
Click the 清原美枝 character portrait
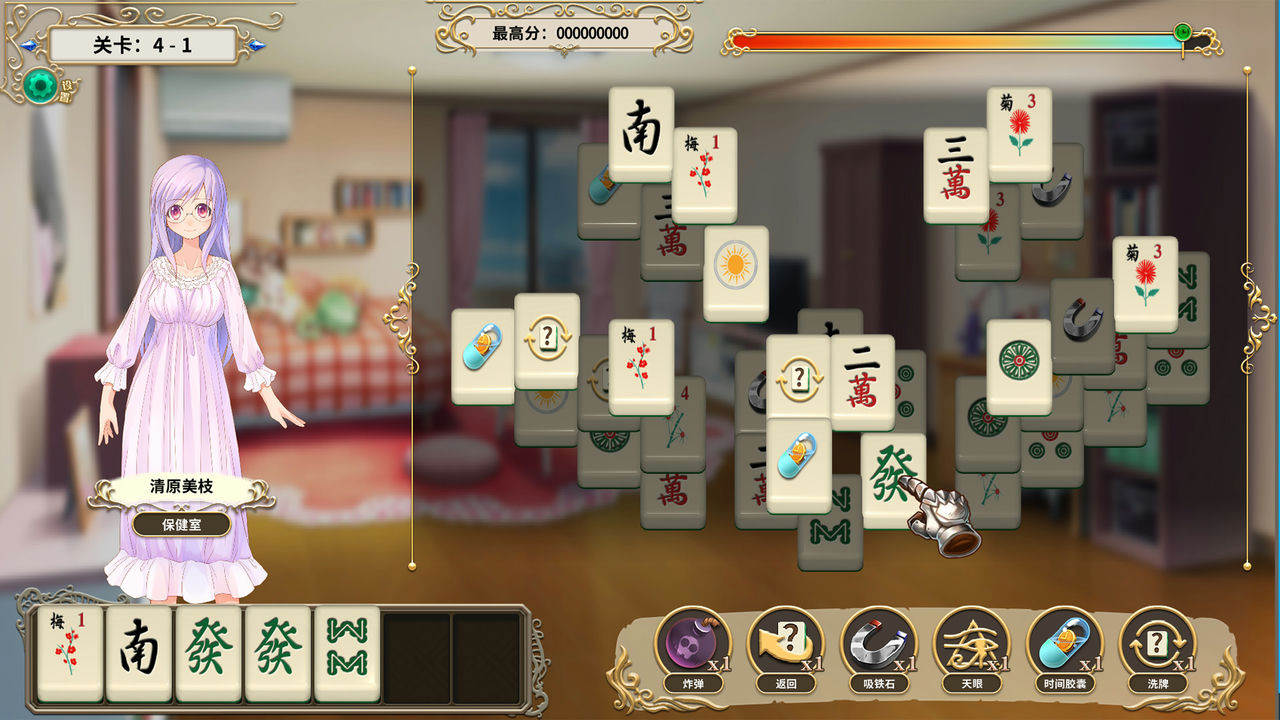coord(190,300)
